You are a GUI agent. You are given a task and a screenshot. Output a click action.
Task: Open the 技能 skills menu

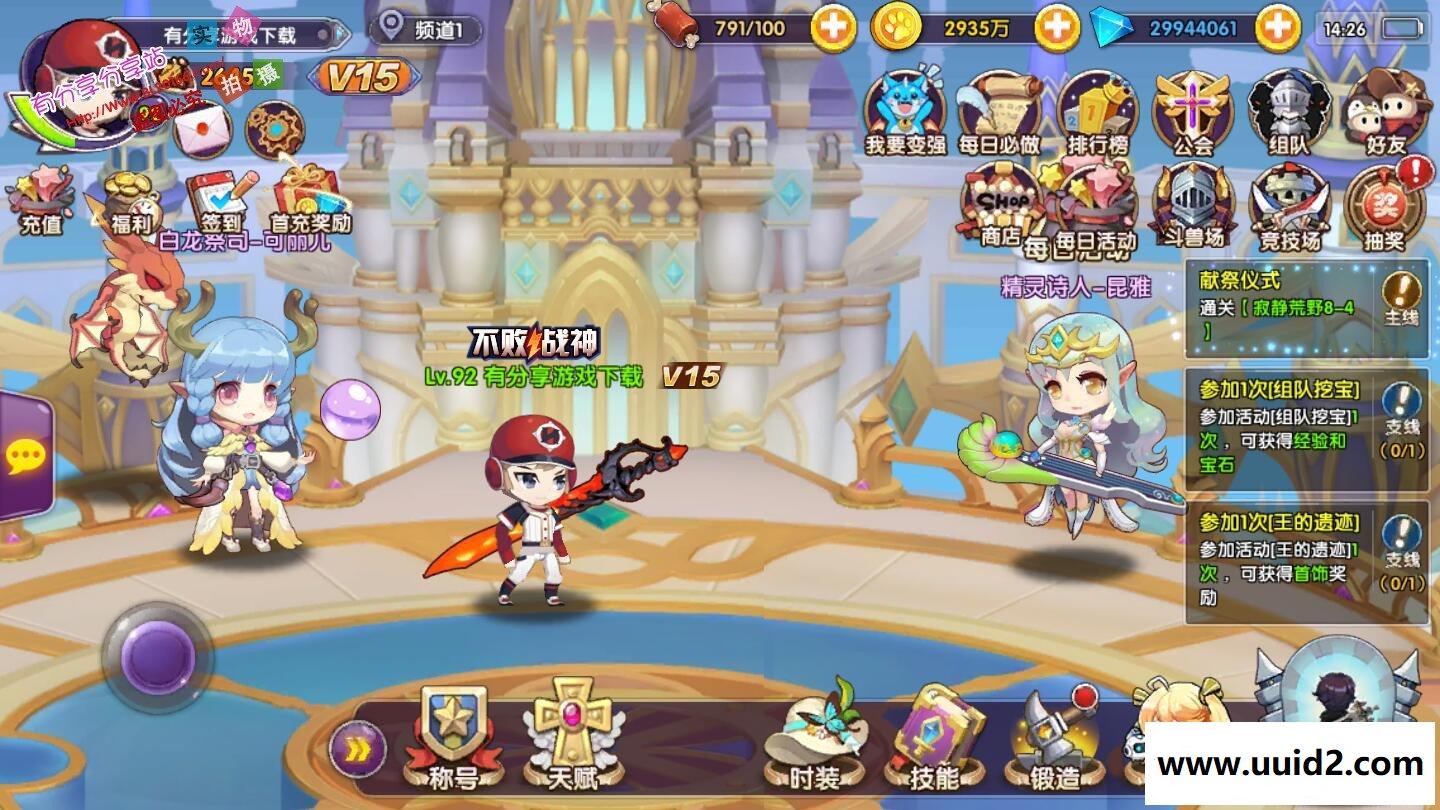point(935,740)
